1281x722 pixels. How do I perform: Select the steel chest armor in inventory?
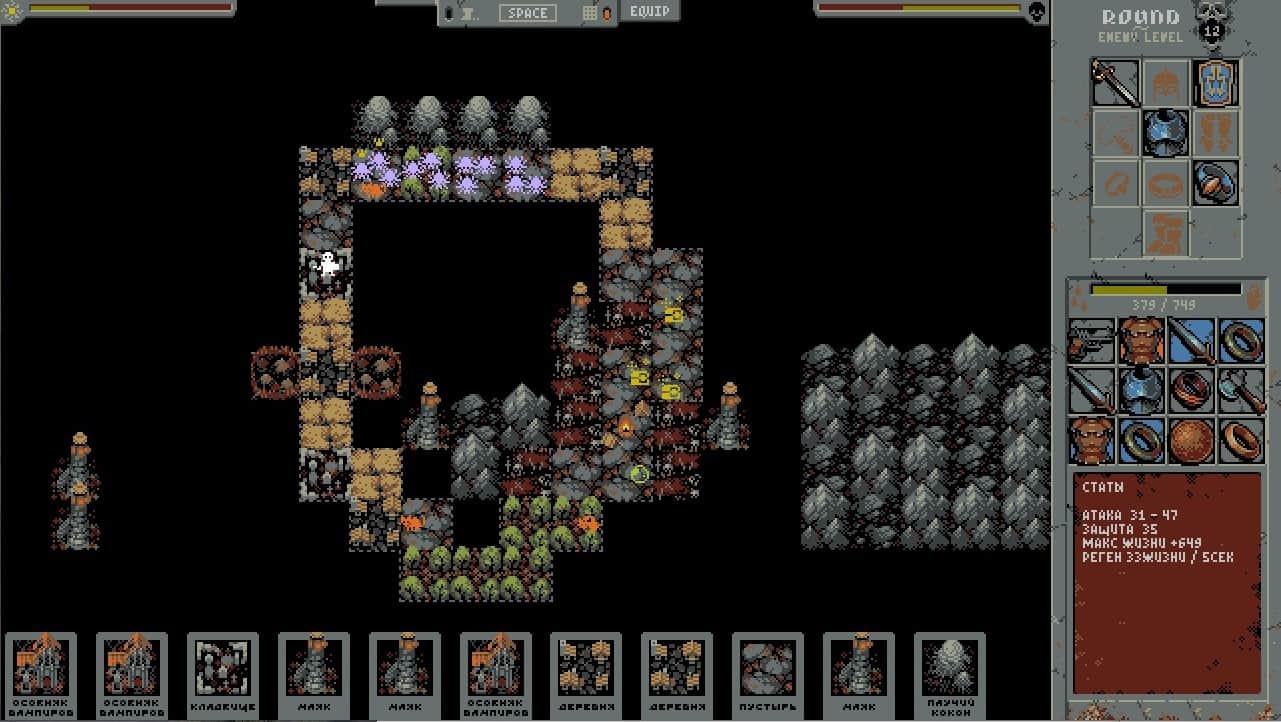point(1141,391)
